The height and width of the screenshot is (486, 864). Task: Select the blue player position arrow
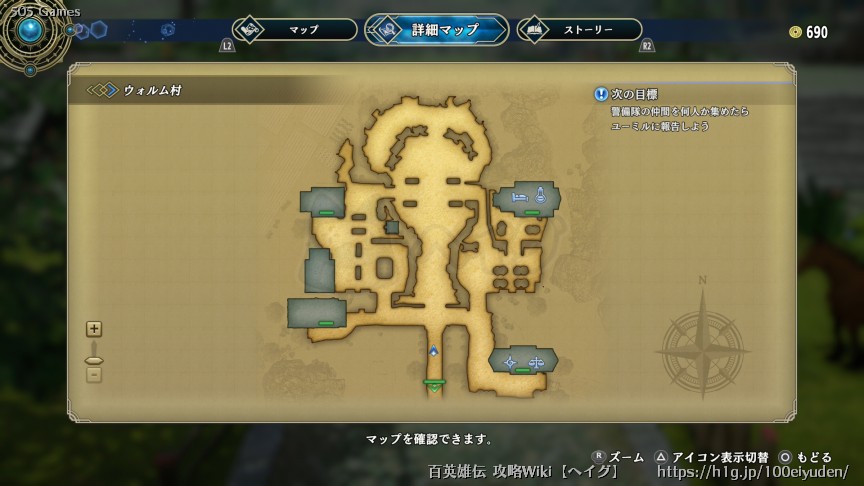[434, 351]
